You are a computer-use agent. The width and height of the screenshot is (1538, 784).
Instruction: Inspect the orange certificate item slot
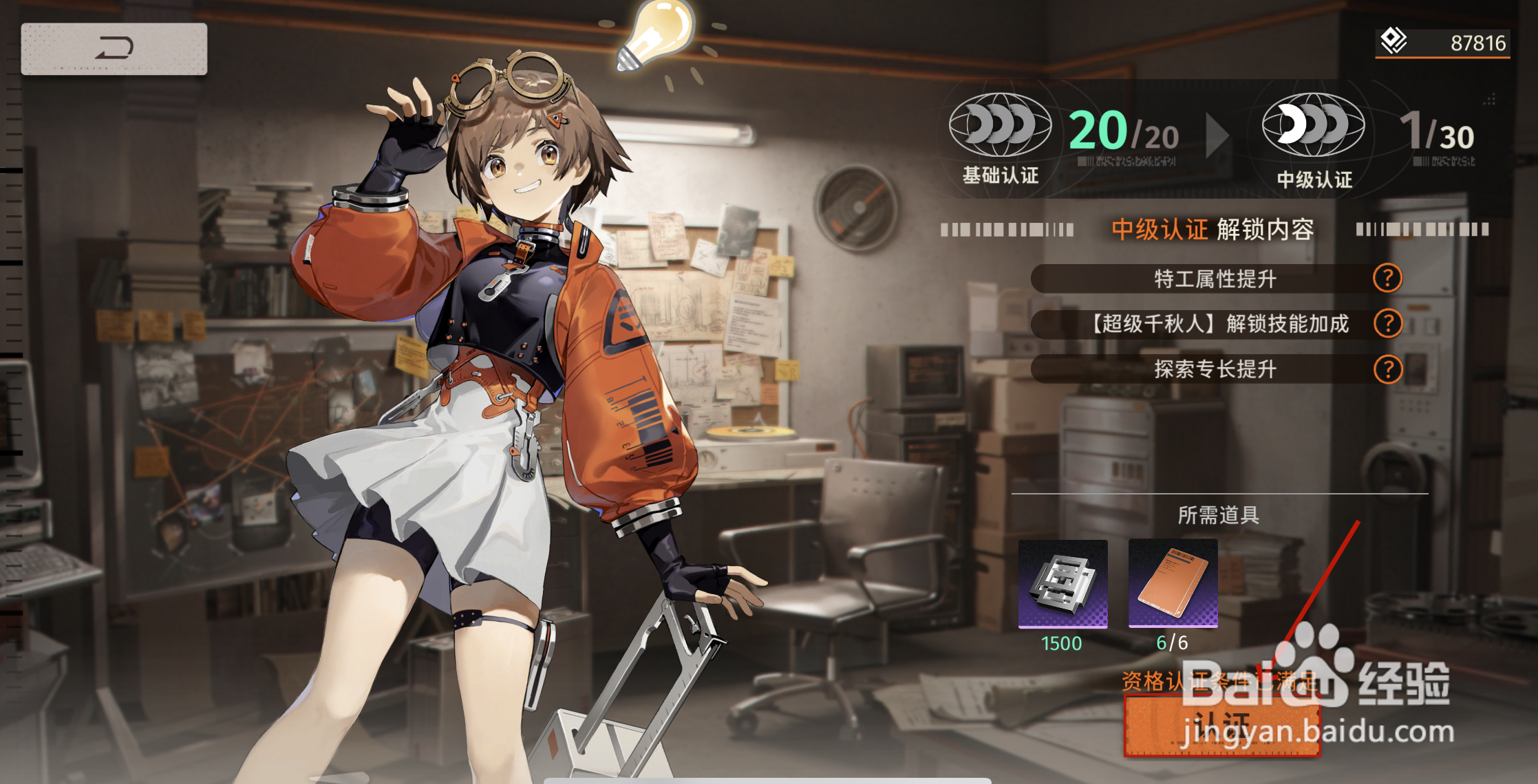click(1173, 584)
